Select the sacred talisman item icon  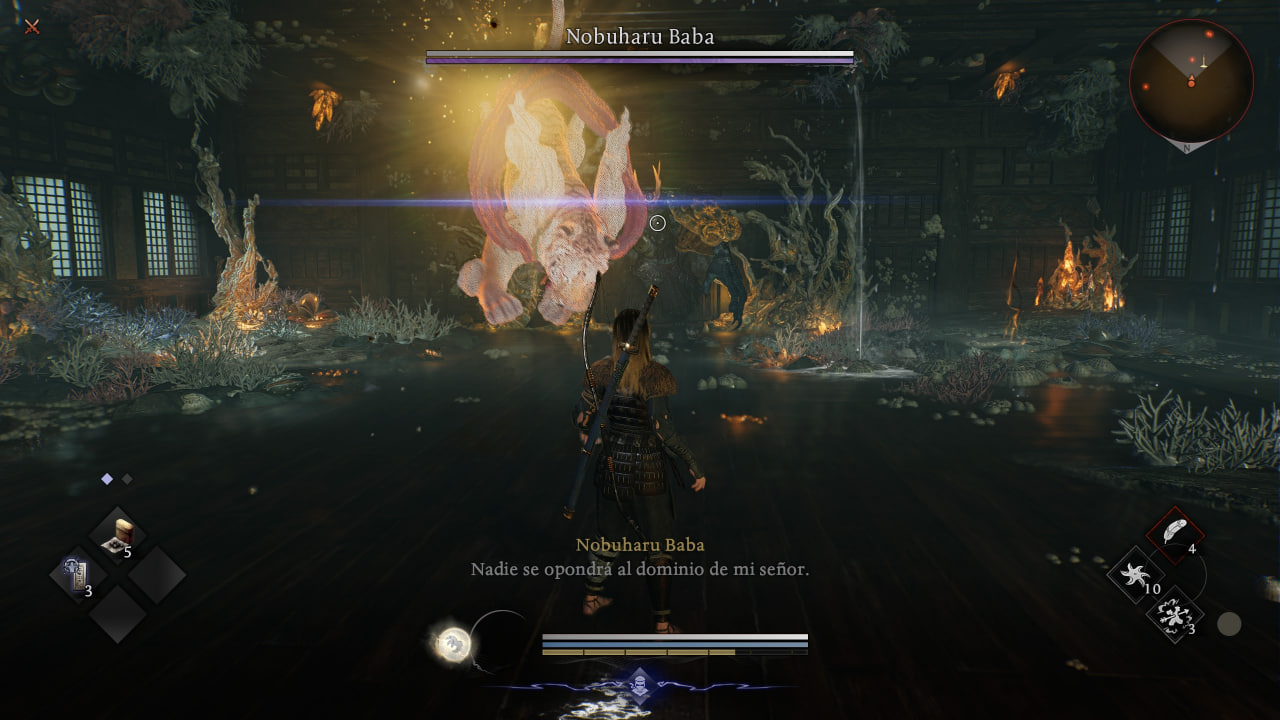(x=77, y=575)
